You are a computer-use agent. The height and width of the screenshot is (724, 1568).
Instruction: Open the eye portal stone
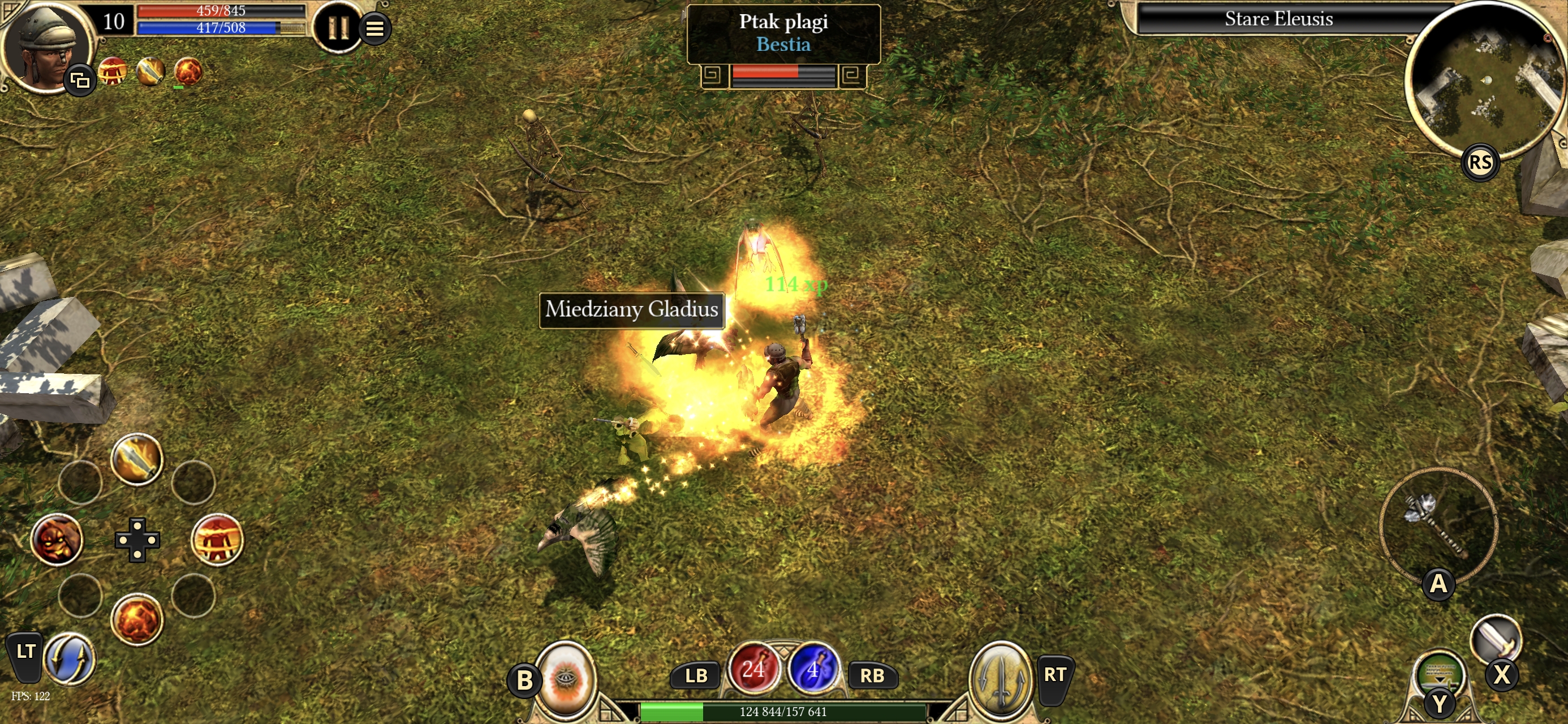pyautogui.click(x=565, y=677)
